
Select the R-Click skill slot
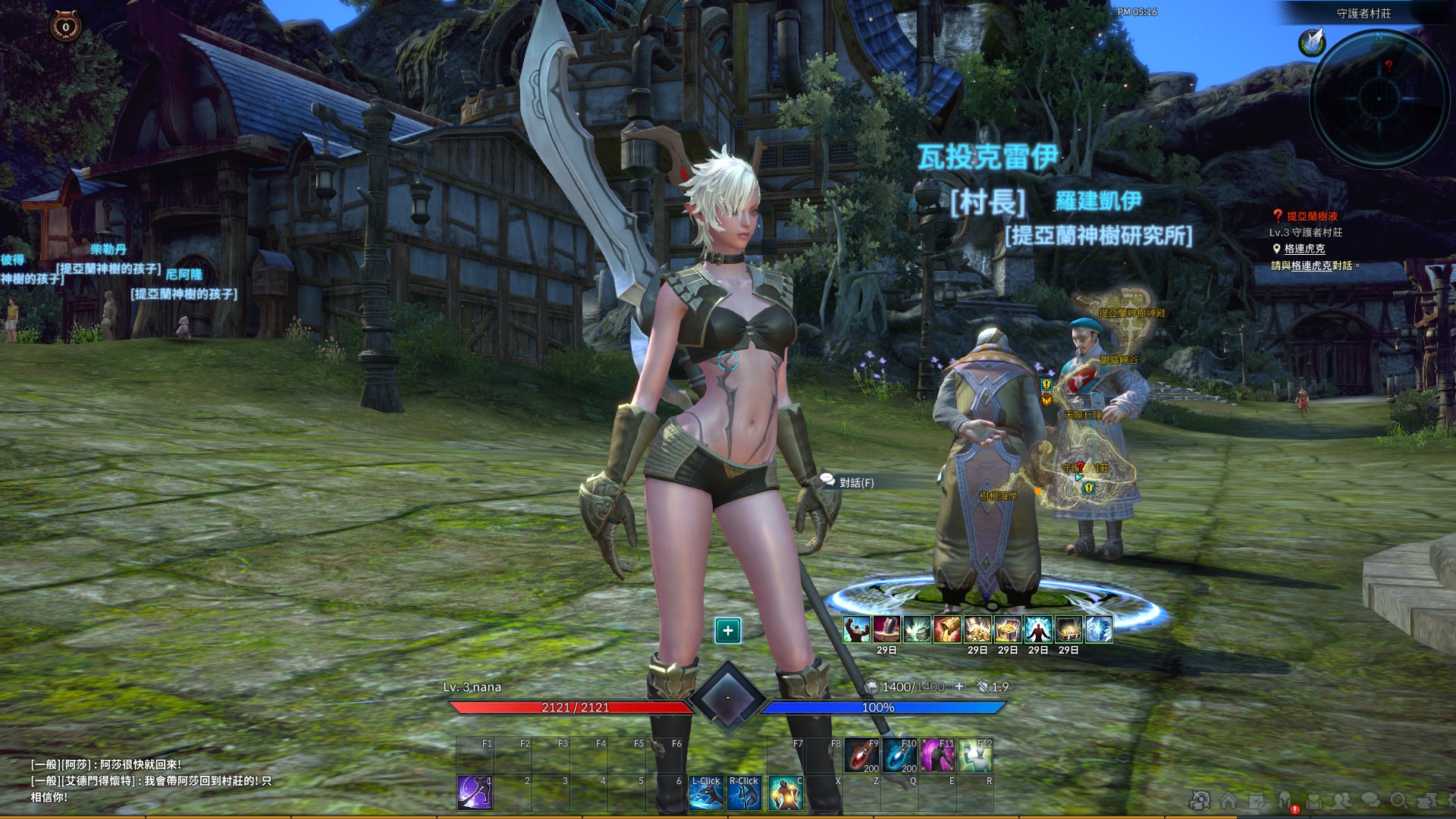point(744,792)
